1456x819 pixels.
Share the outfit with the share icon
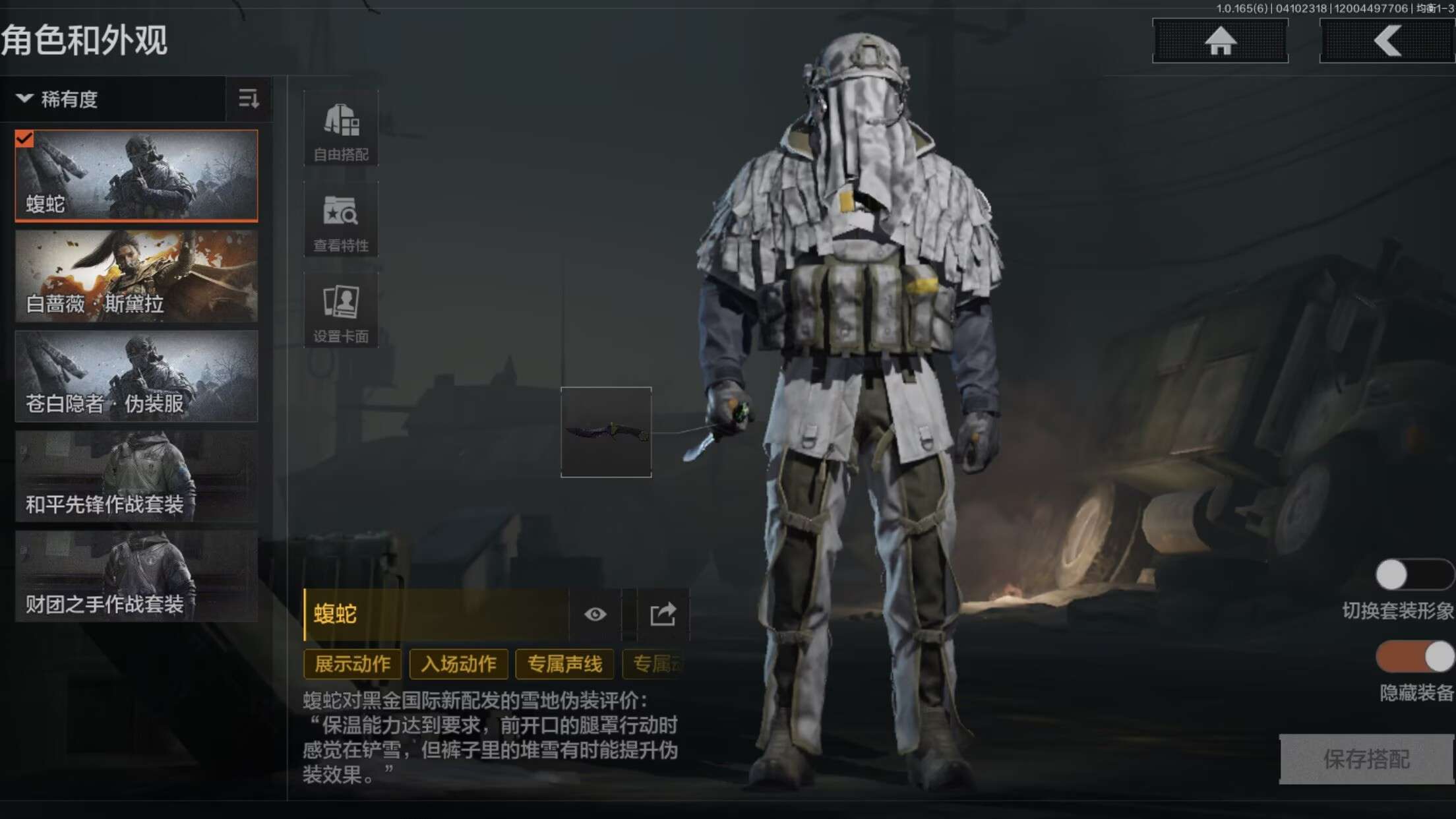coord(663,615)
